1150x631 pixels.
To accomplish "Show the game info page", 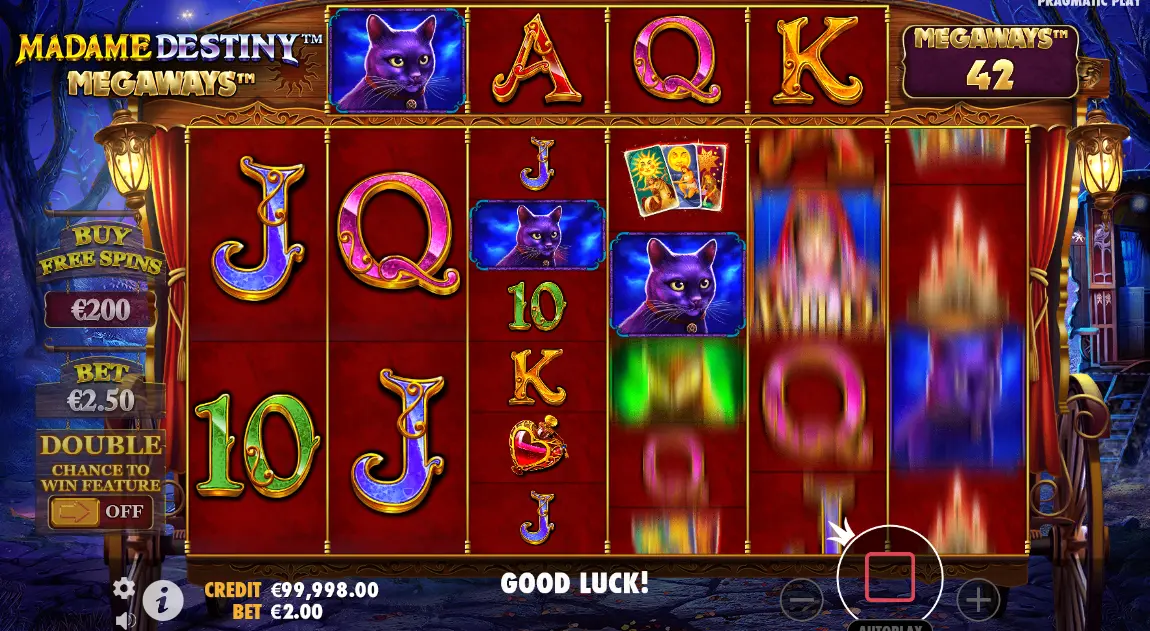I will (x=163, y=600).
